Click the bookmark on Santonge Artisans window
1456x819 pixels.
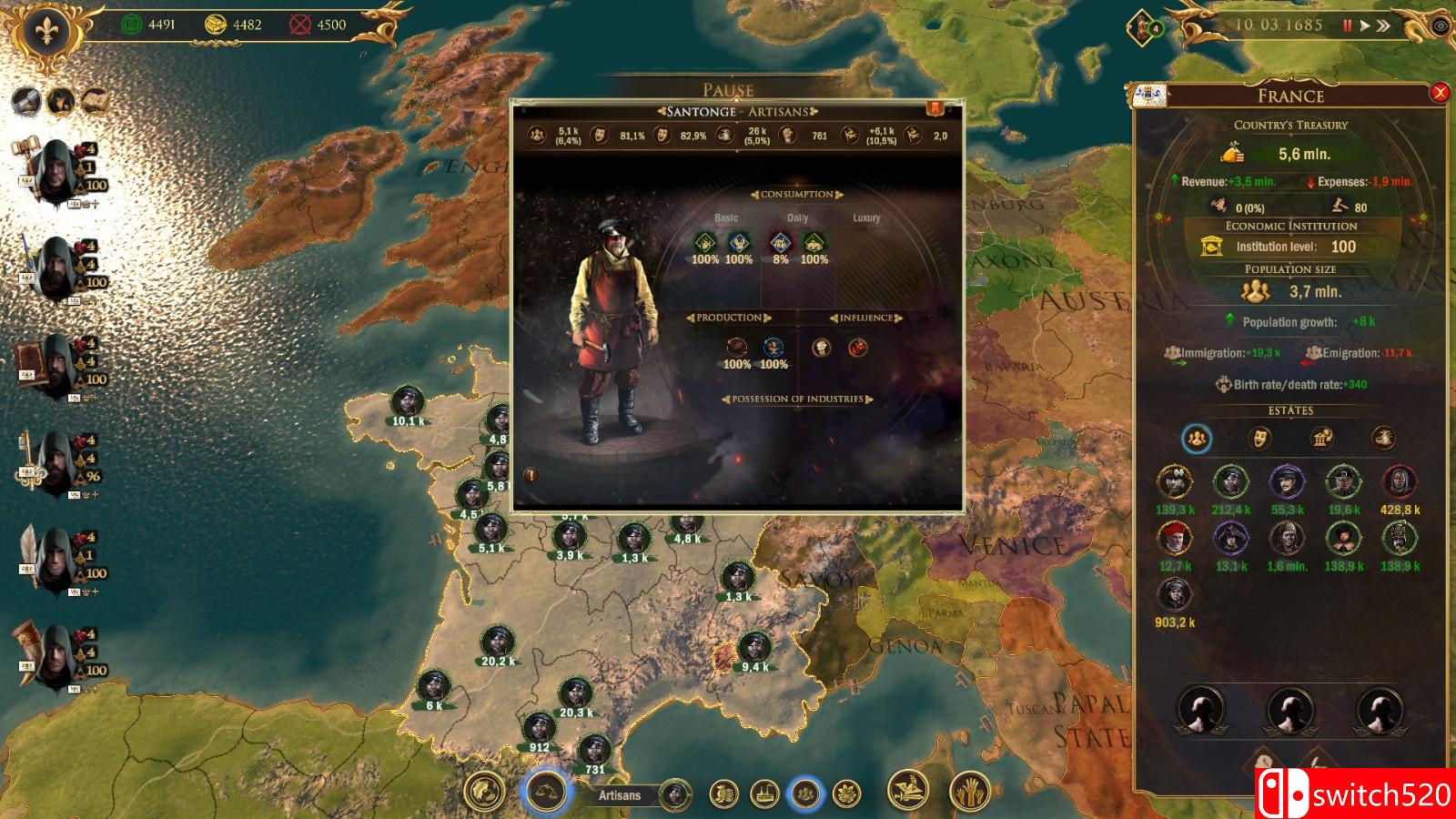[x=934, y=109]
